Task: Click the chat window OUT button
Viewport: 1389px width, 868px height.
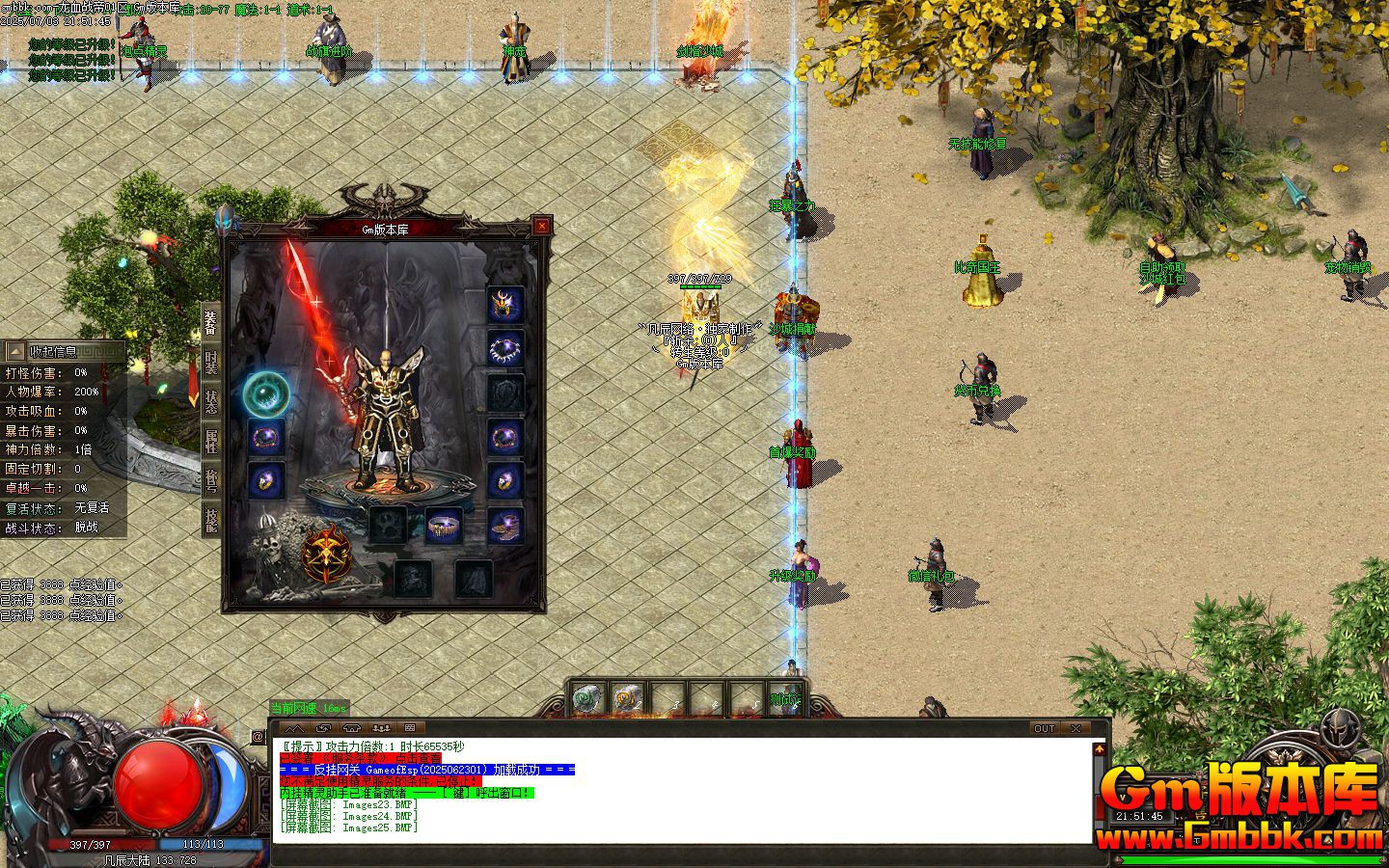Action: pos(1045,728)
